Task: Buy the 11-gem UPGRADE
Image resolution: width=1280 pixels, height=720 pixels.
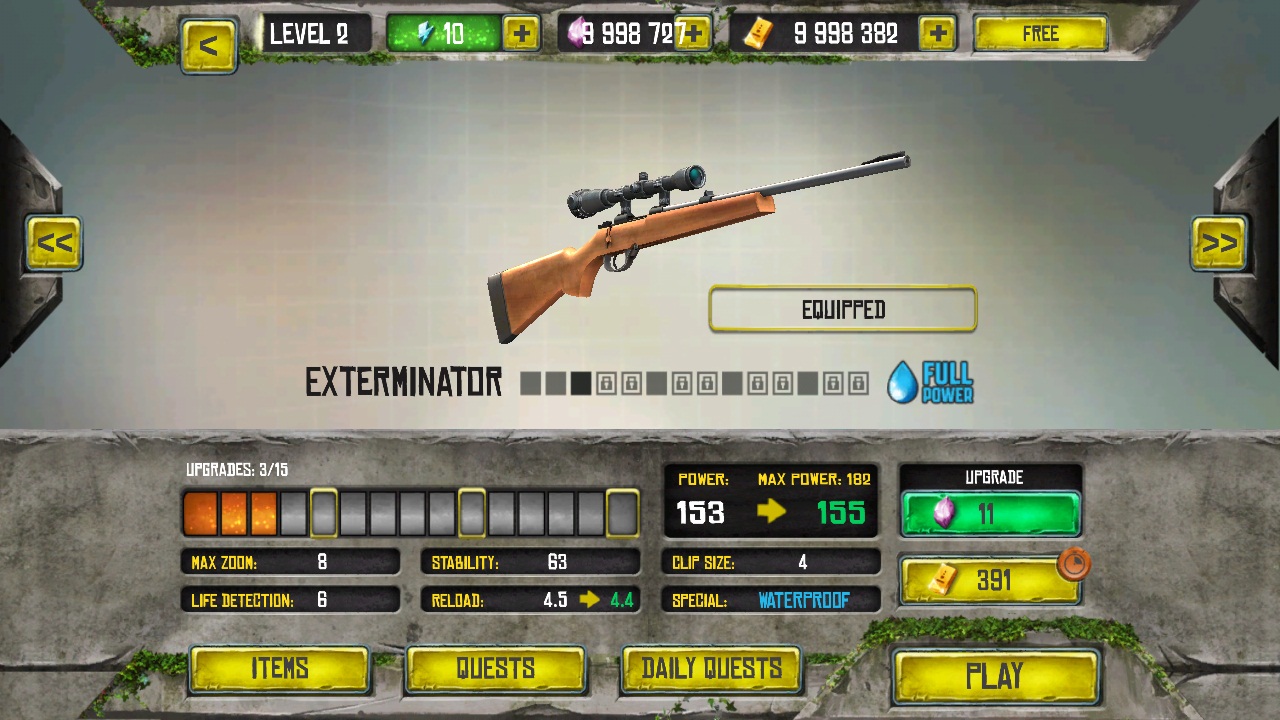Action: point(990,513)
